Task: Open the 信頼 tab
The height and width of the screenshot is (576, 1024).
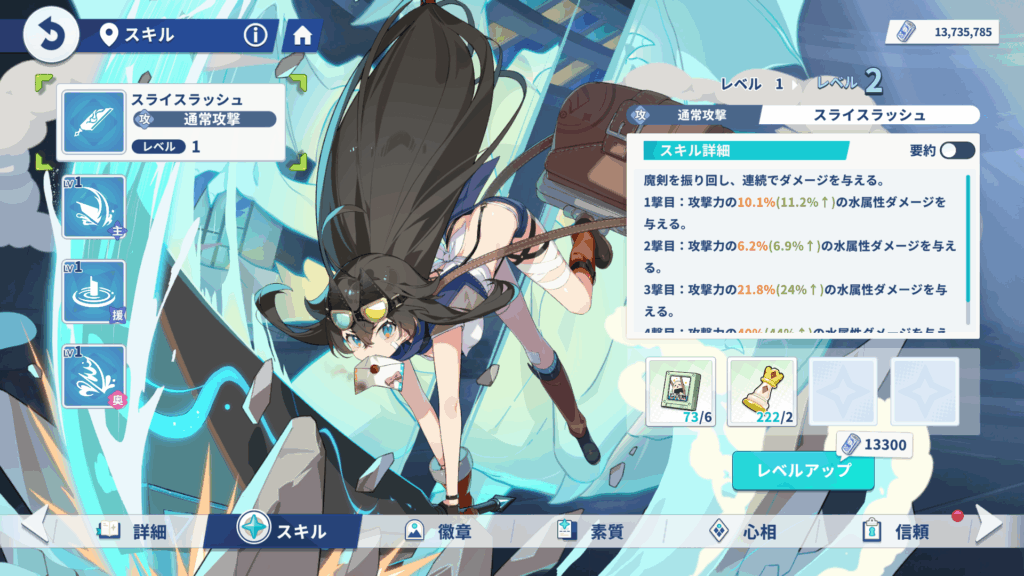Action: tap(895, 531)
